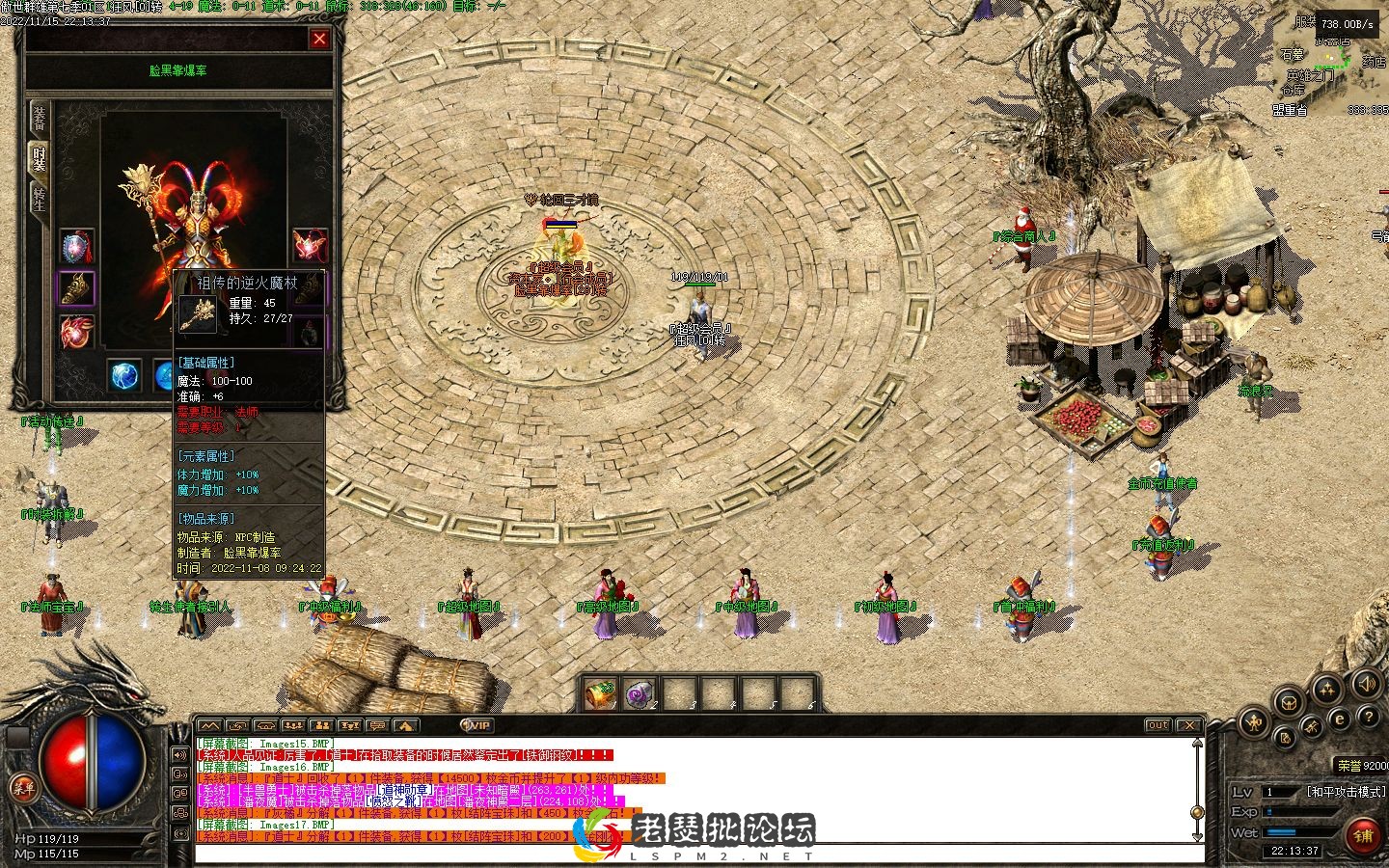
Task: Select the shield equipment slot
Action: tap(77, 248)
